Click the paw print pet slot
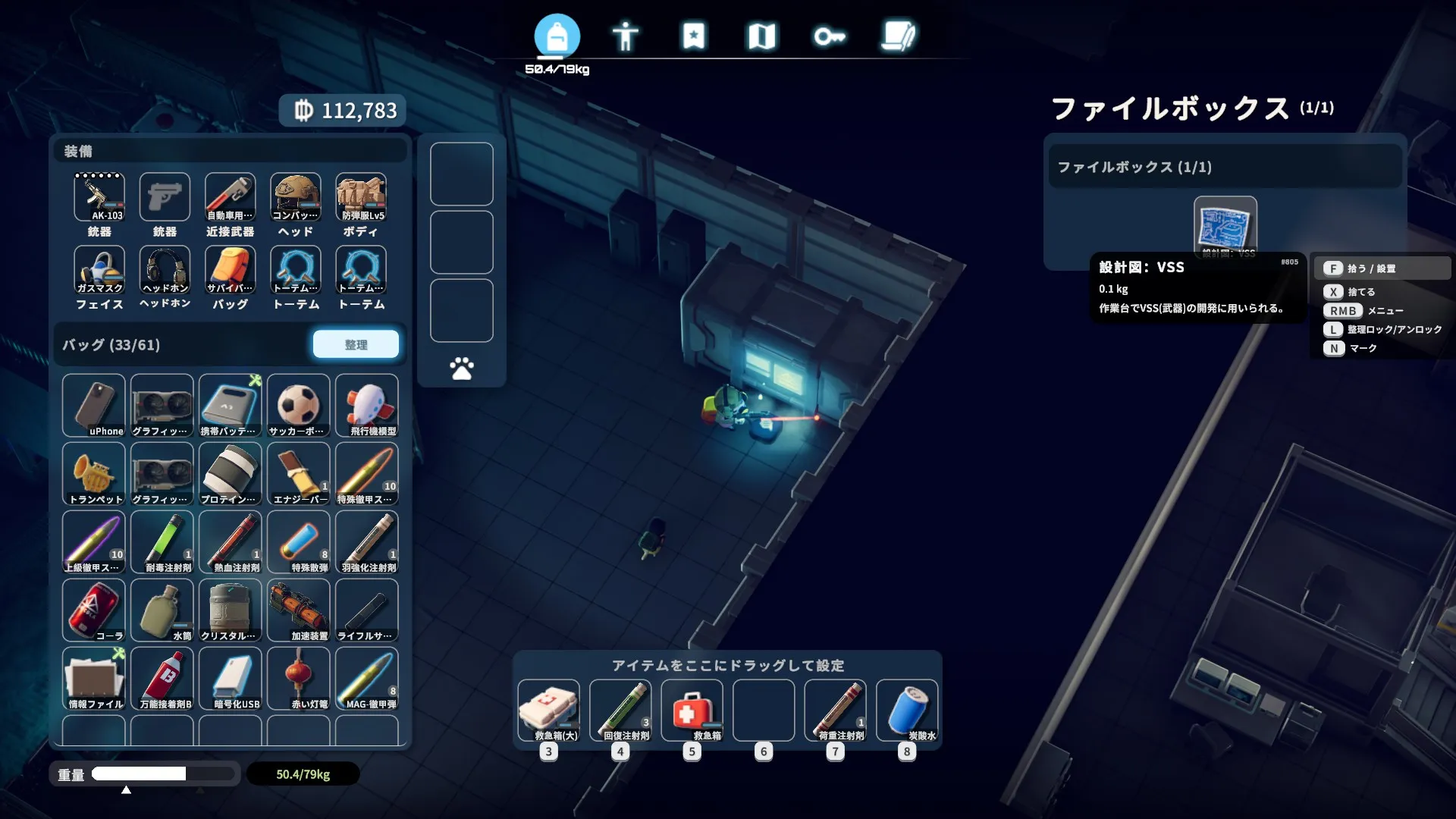The width and height of the screenshot is (1456, 819). pyautogui.click(x=461, y=369)
